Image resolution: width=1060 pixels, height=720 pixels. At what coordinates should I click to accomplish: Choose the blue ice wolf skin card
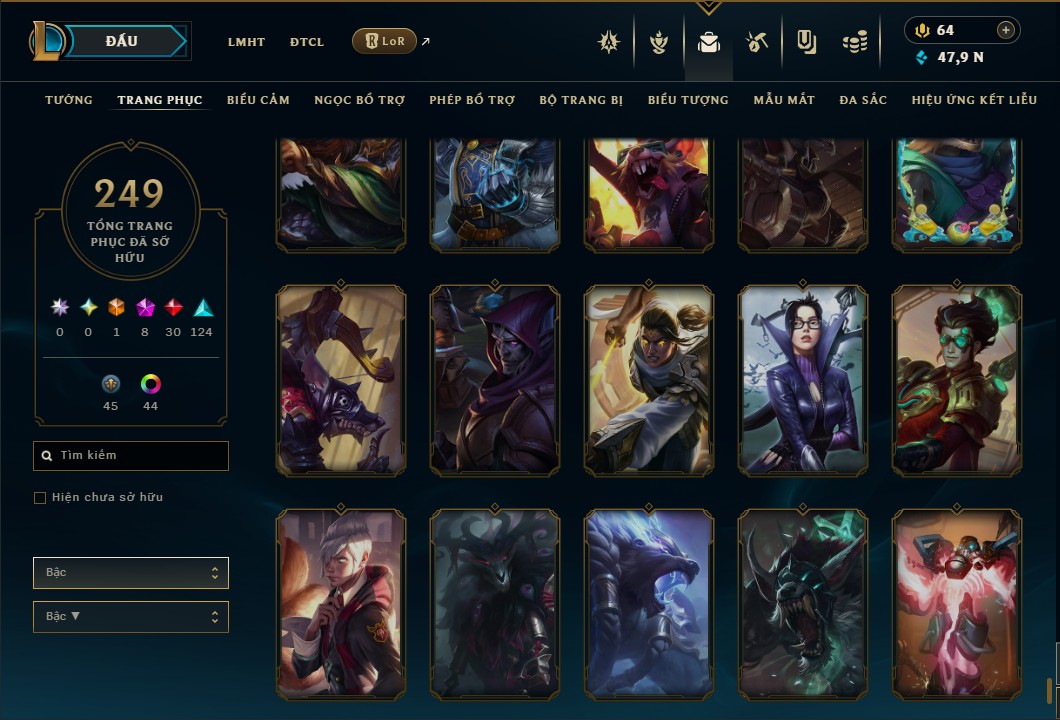[648, 604]
